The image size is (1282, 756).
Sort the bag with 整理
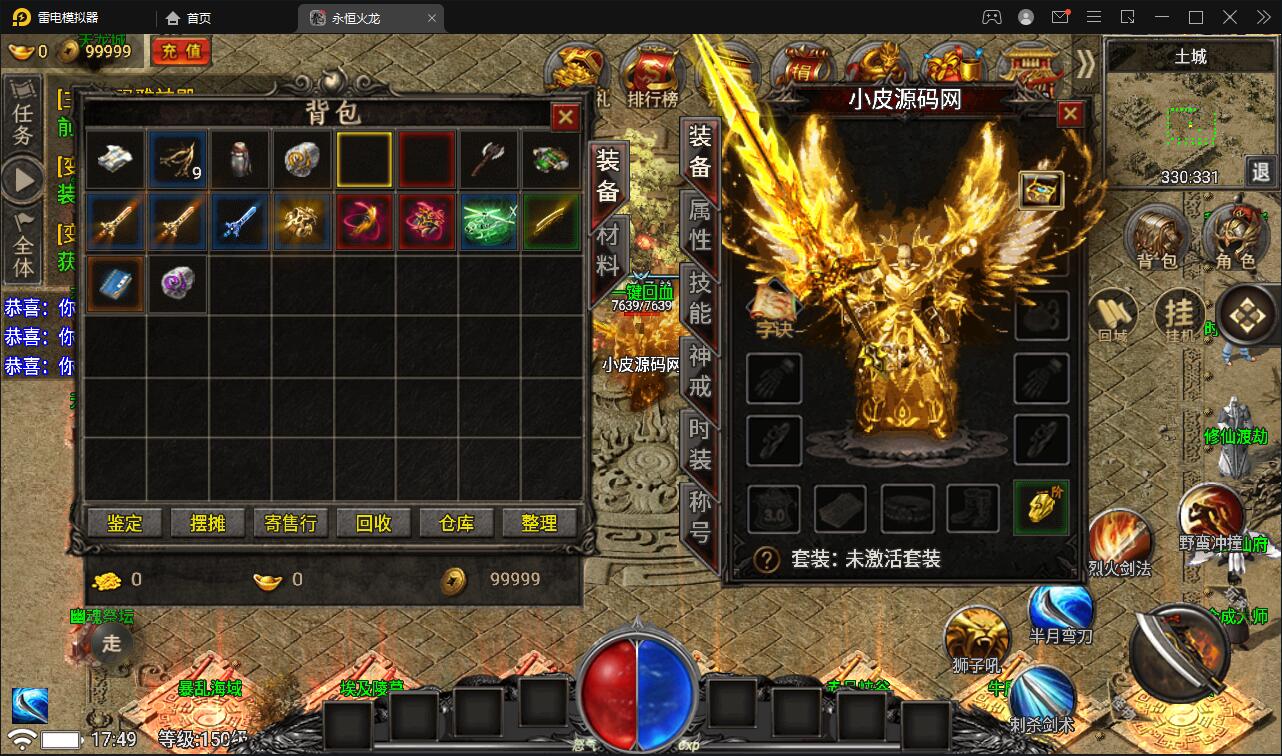[539, 523]
